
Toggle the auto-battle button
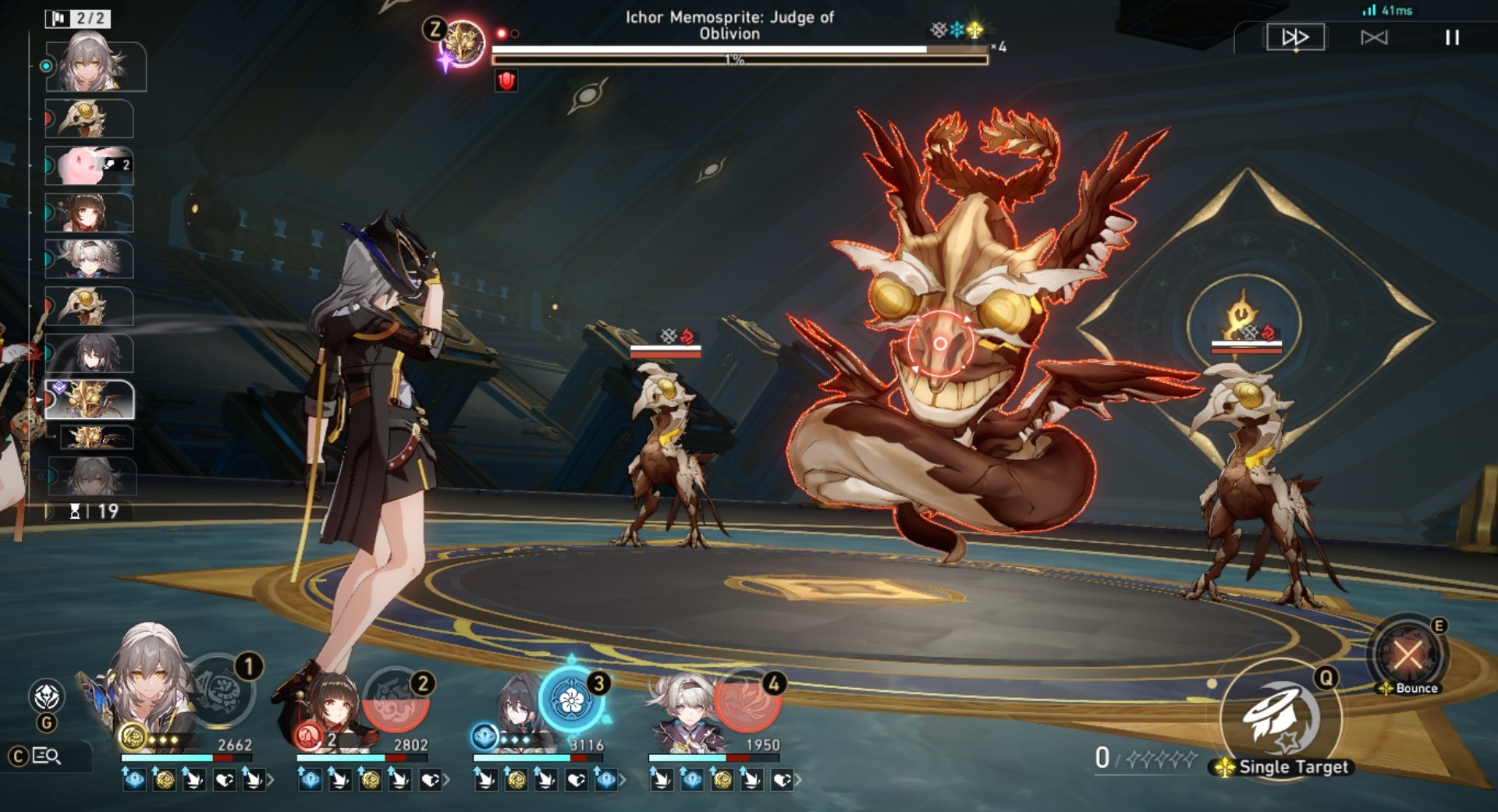pyautogui.click(x=1374, y=37)
